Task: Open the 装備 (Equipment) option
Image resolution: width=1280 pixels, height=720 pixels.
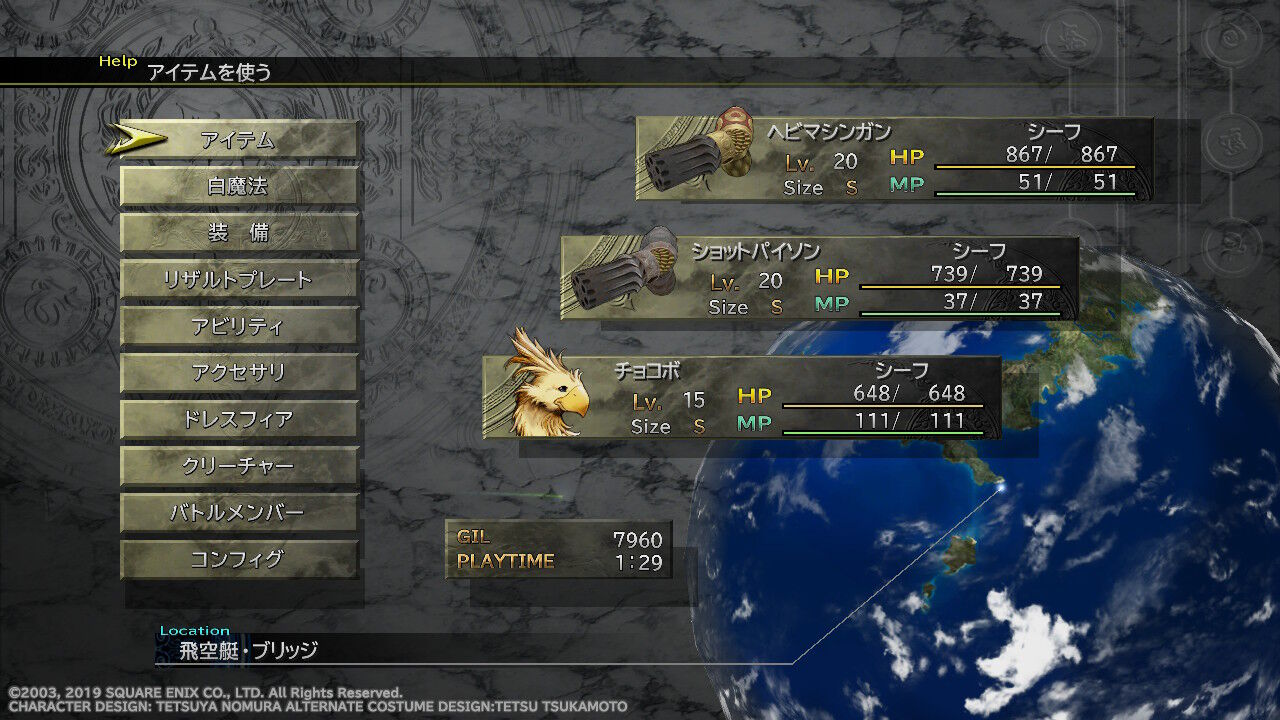Action: coord(238,232)
